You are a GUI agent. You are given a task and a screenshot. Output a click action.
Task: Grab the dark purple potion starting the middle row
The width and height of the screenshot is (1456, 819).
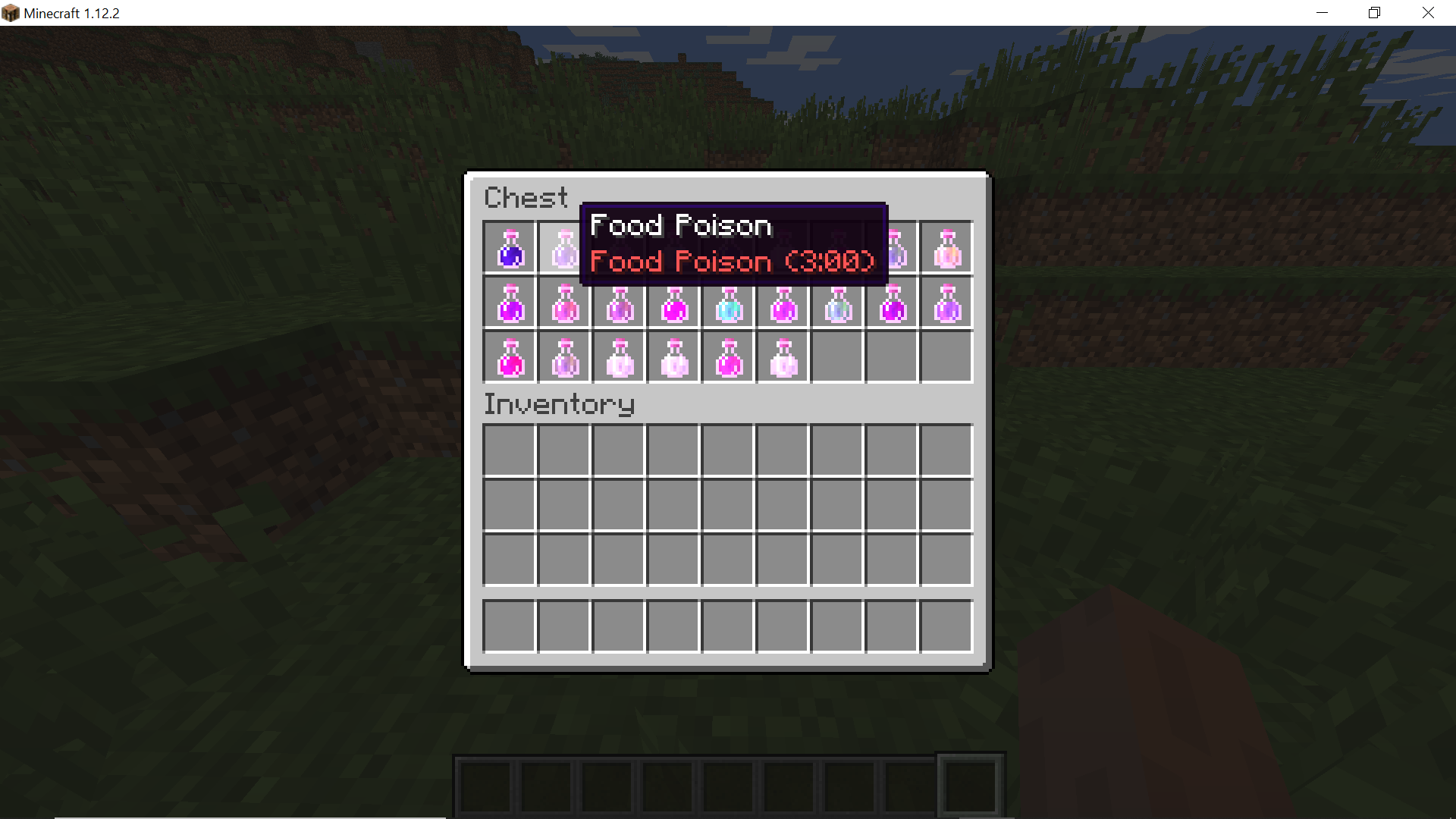(x=509, y=303)
